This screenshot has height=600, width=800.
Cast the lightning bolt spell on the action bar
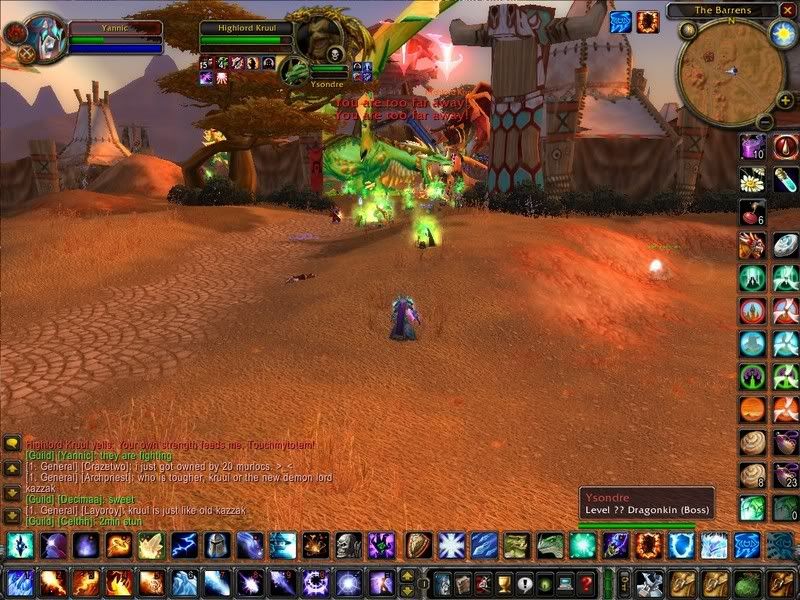(x=183, y=546)
